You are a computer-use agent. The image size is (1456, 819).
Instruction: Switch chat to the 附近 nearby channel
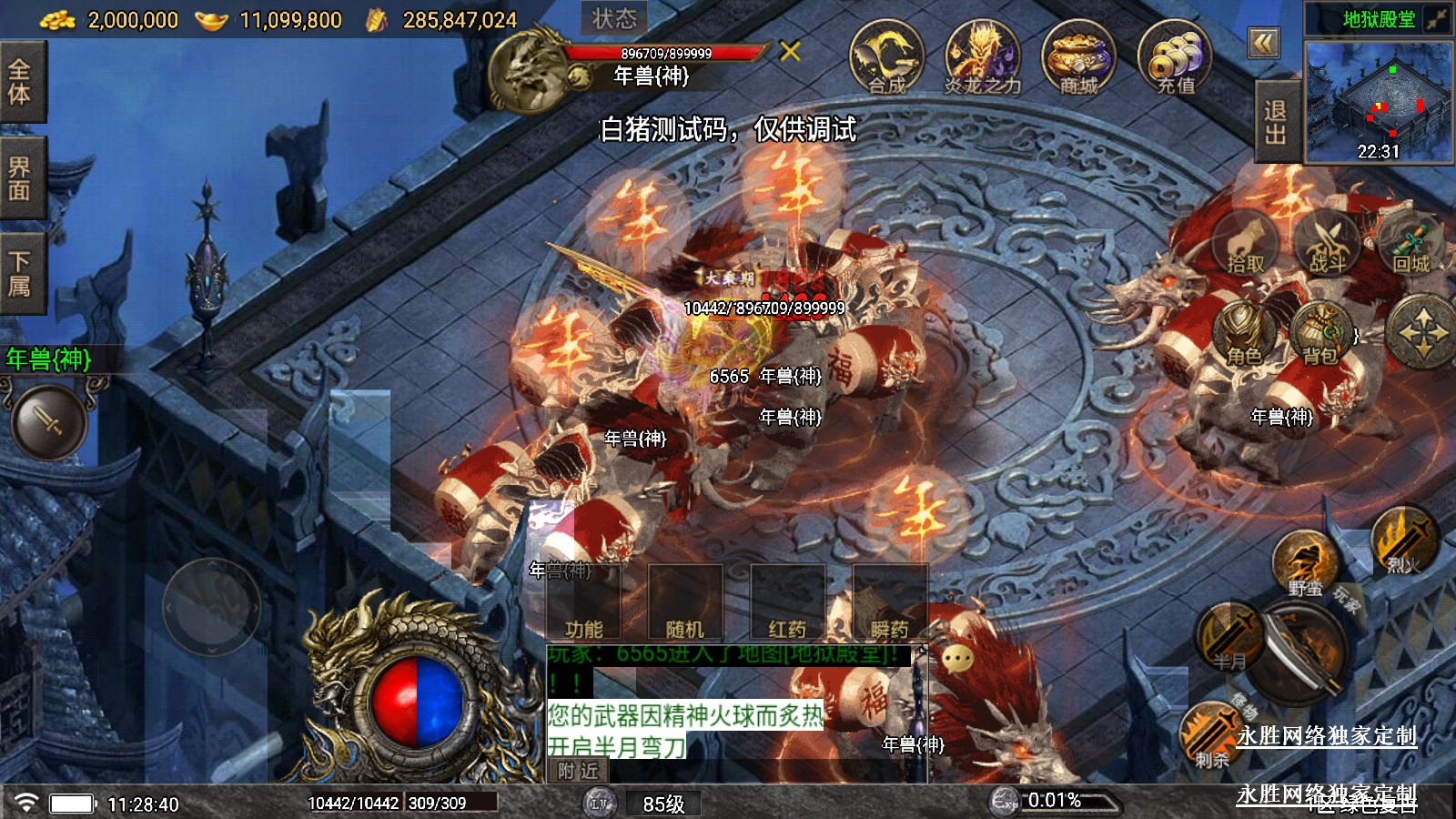pyautogui.click(x=579, y=771)
